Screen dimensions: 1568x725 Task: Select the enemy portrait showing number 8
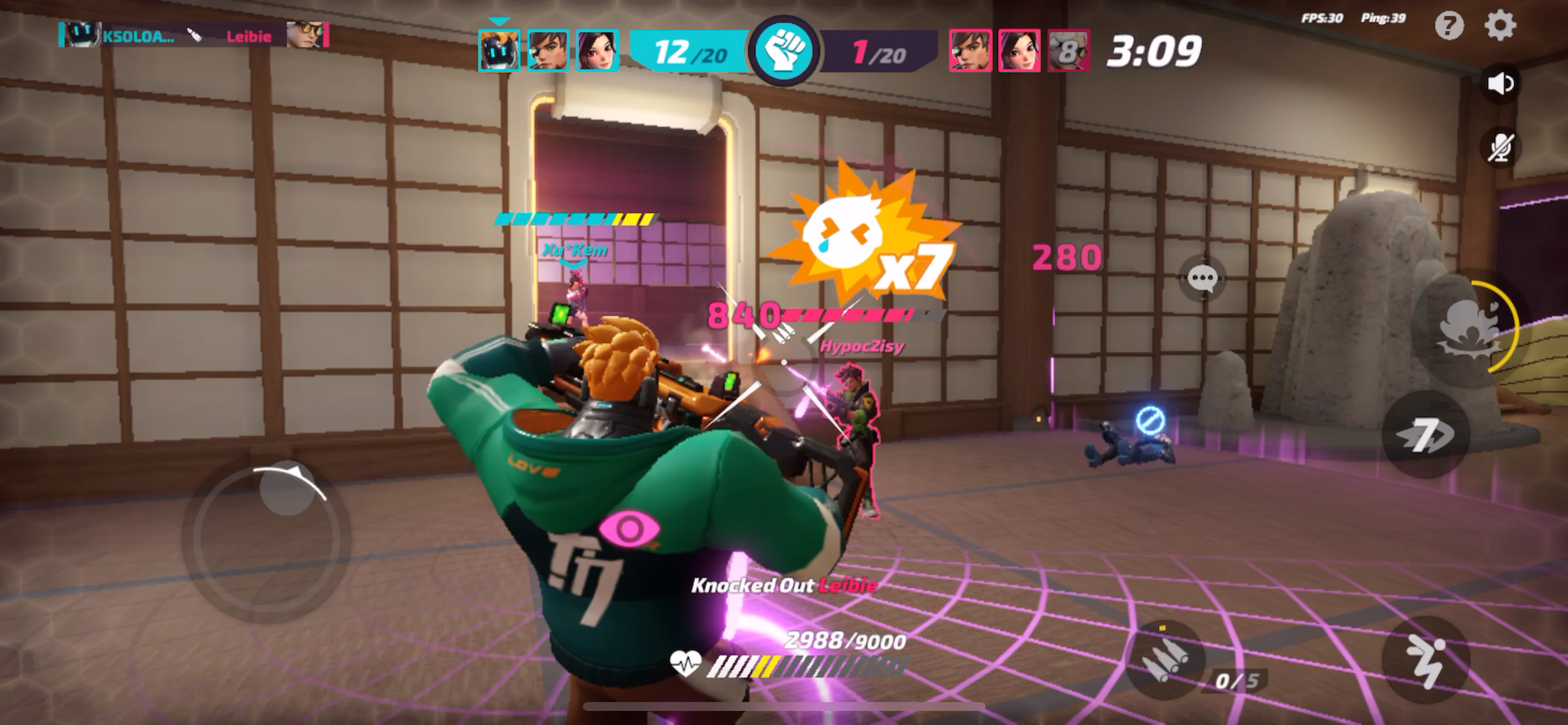click(x=1068, y=51)
